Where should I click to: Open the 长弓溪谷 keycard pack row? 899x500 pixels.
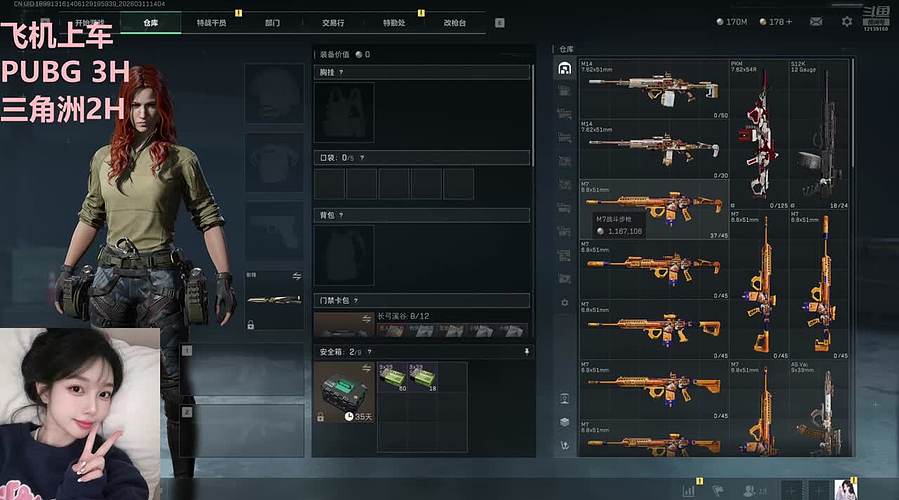[x=421, y=325]
